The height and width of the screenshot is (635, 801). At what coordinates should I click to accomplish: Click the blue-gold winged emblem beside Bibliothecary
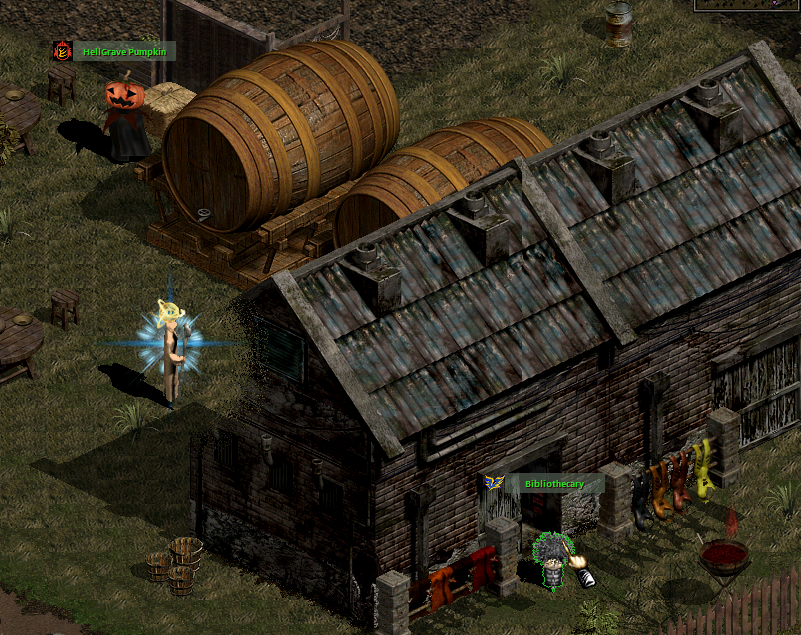494,483
